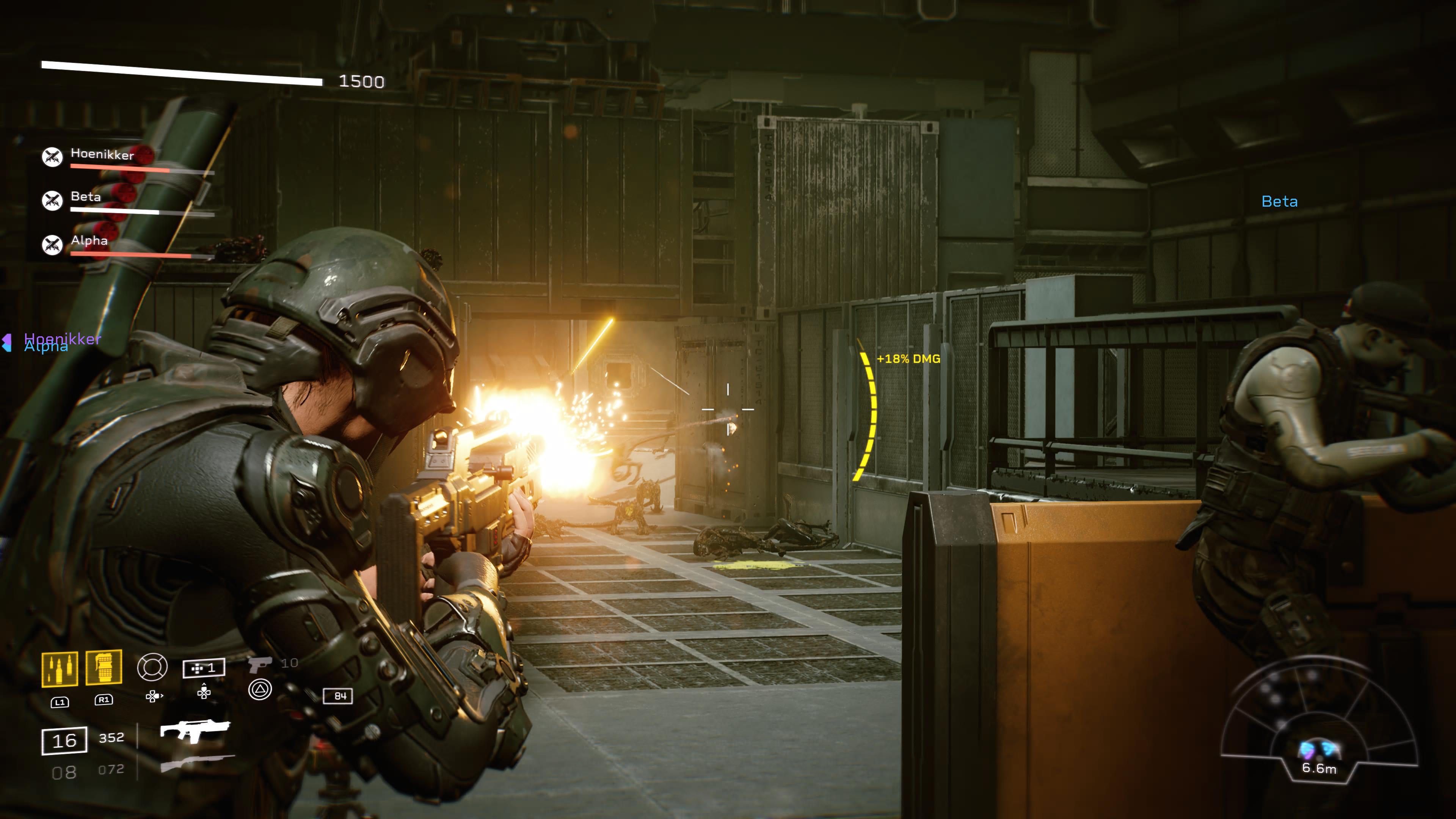Select the circular ring consumable icon

(x=152, y=667)
